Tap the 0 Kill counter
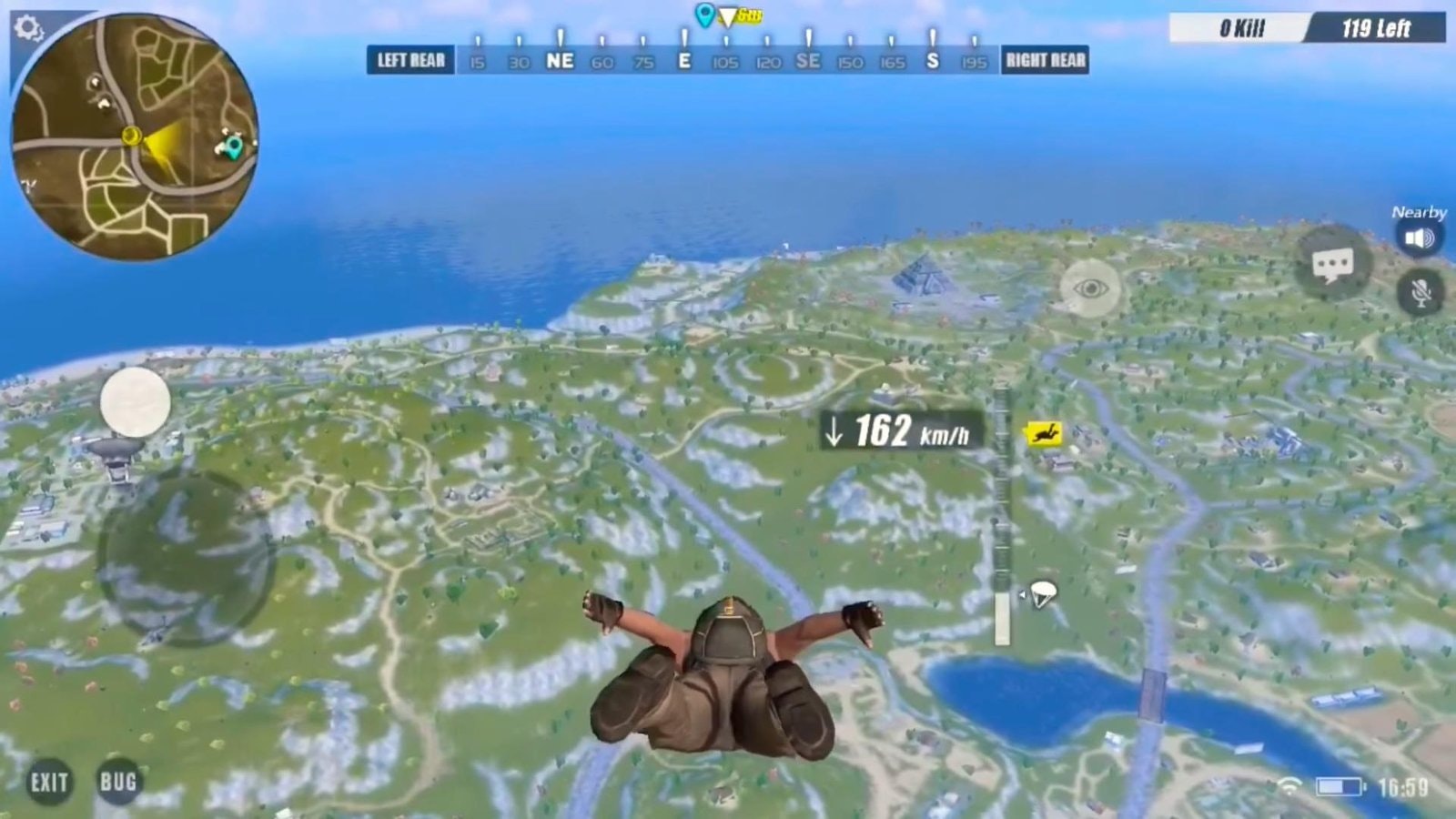Image resolution: width=1456 pixels, height=819 pixels. 1241,28
